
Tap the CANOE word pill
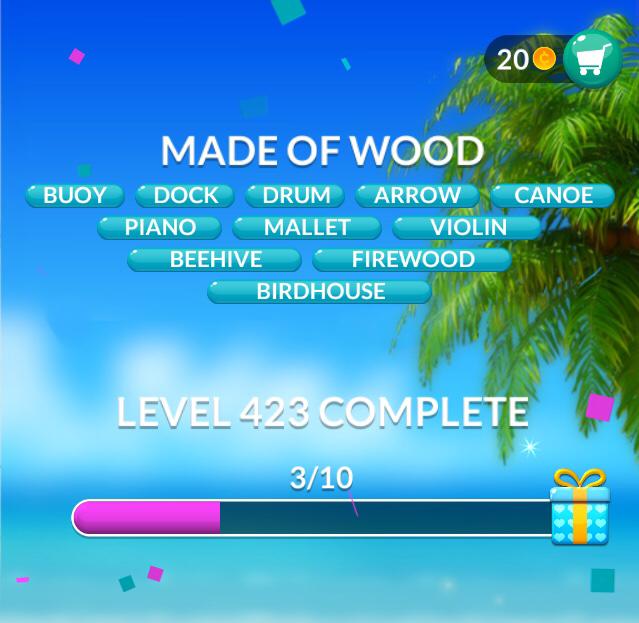(553, 195)
